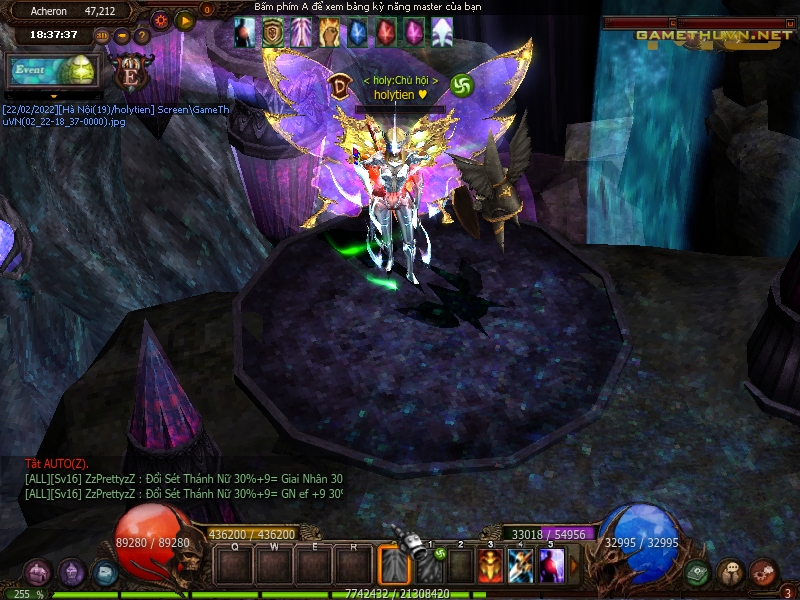
Task: Open the purple helmet character icon
Action: (71, 573)
